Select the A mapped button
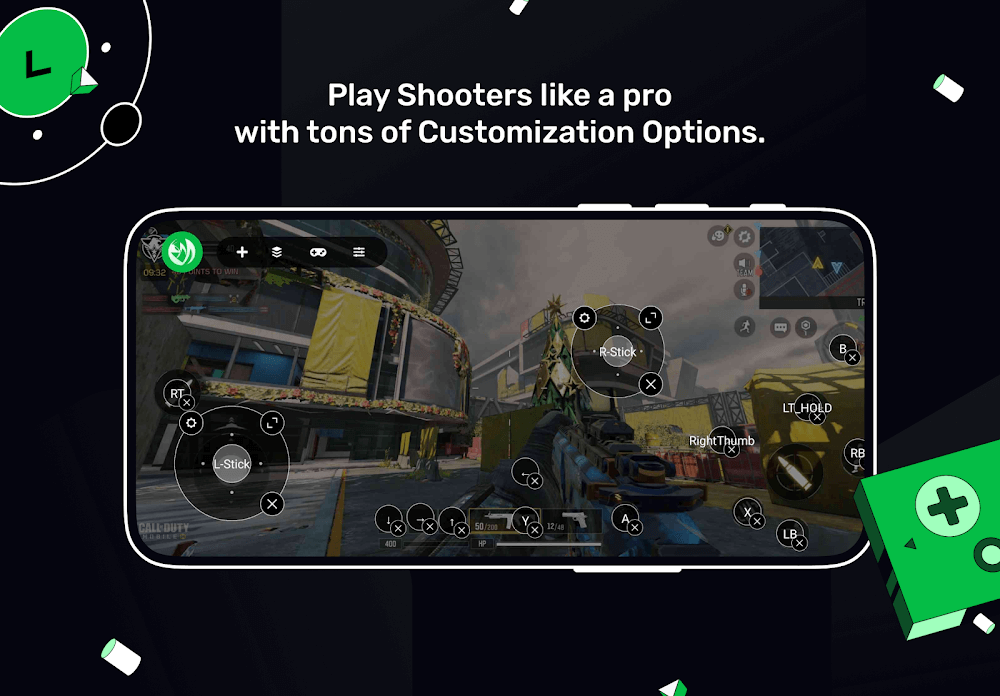 click(x=626, y=518)
